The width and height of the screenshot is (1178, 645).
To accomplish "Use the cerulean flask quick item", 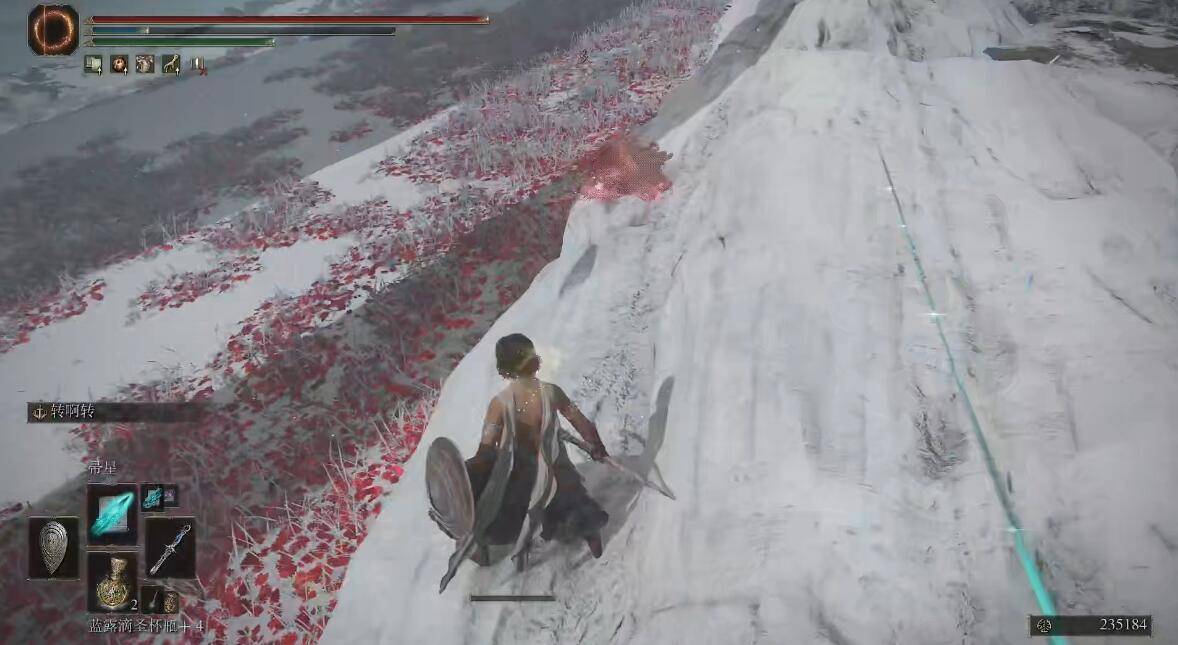I will click(112, 581).
